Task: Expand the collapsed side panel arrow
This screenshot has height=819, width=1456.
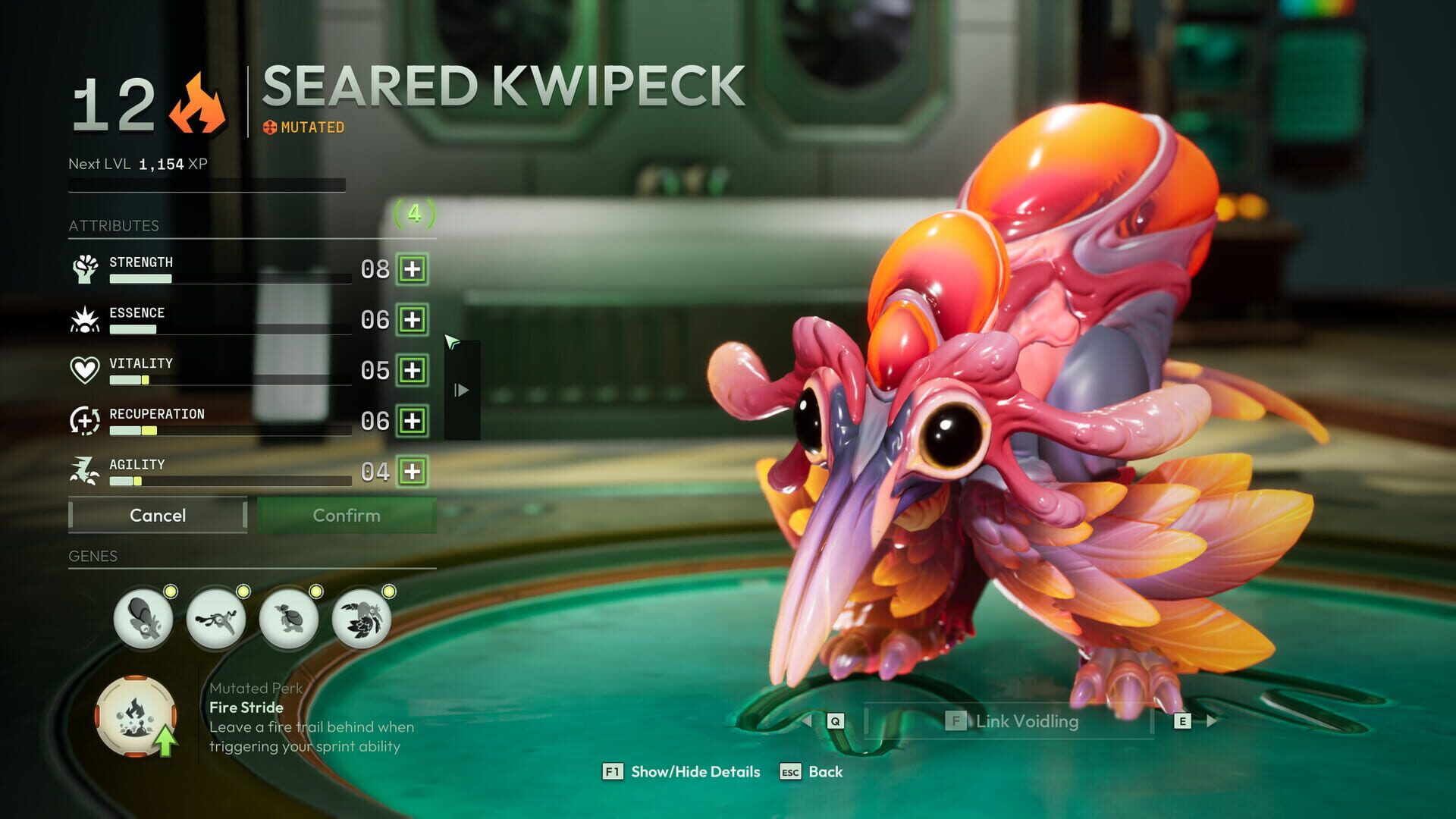Action: coord(461,389)
